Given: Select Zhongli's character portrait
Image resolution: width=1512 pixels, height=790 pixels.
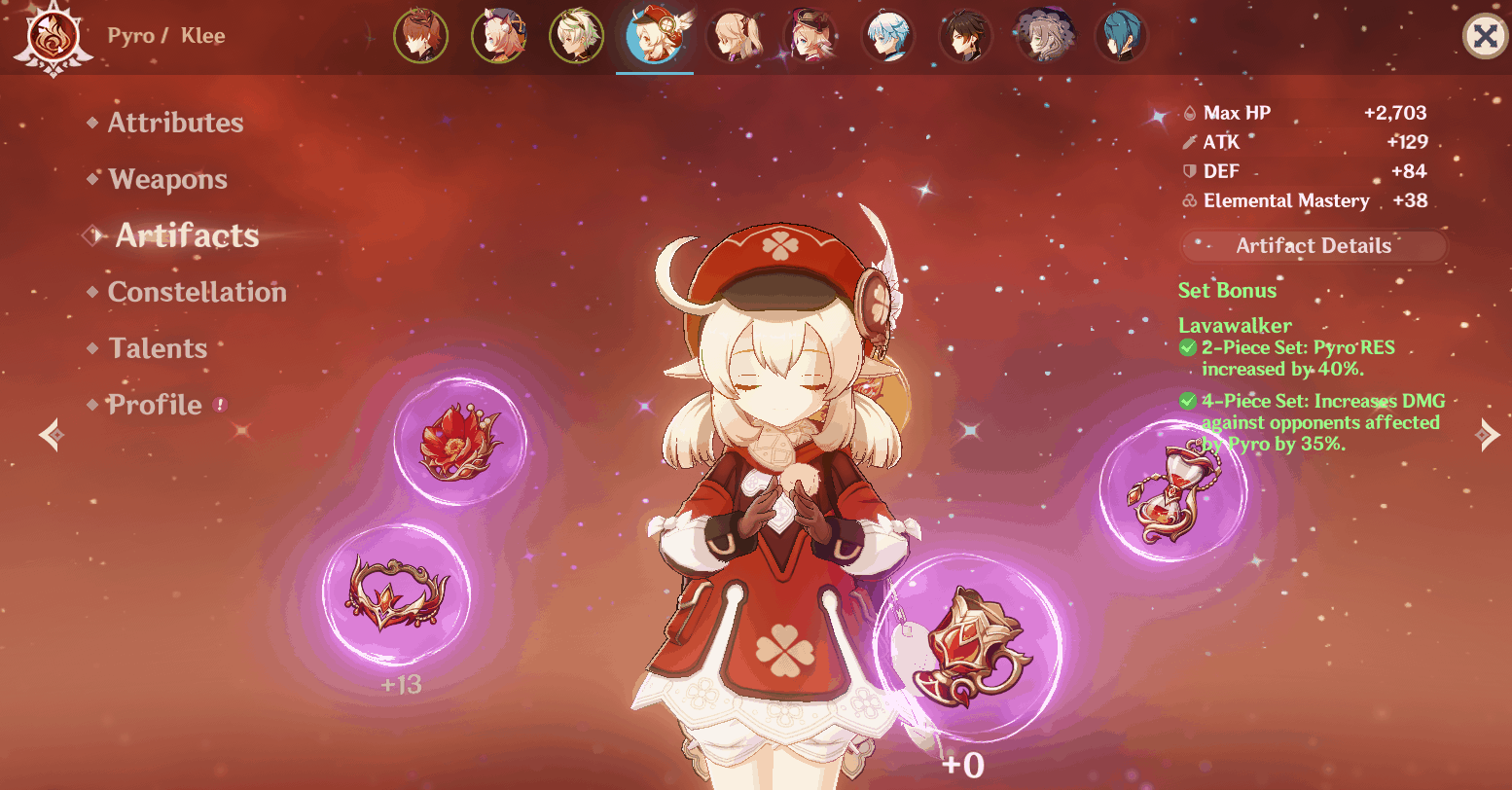Looking at the screenshot, I should click(x=966, y=36).
